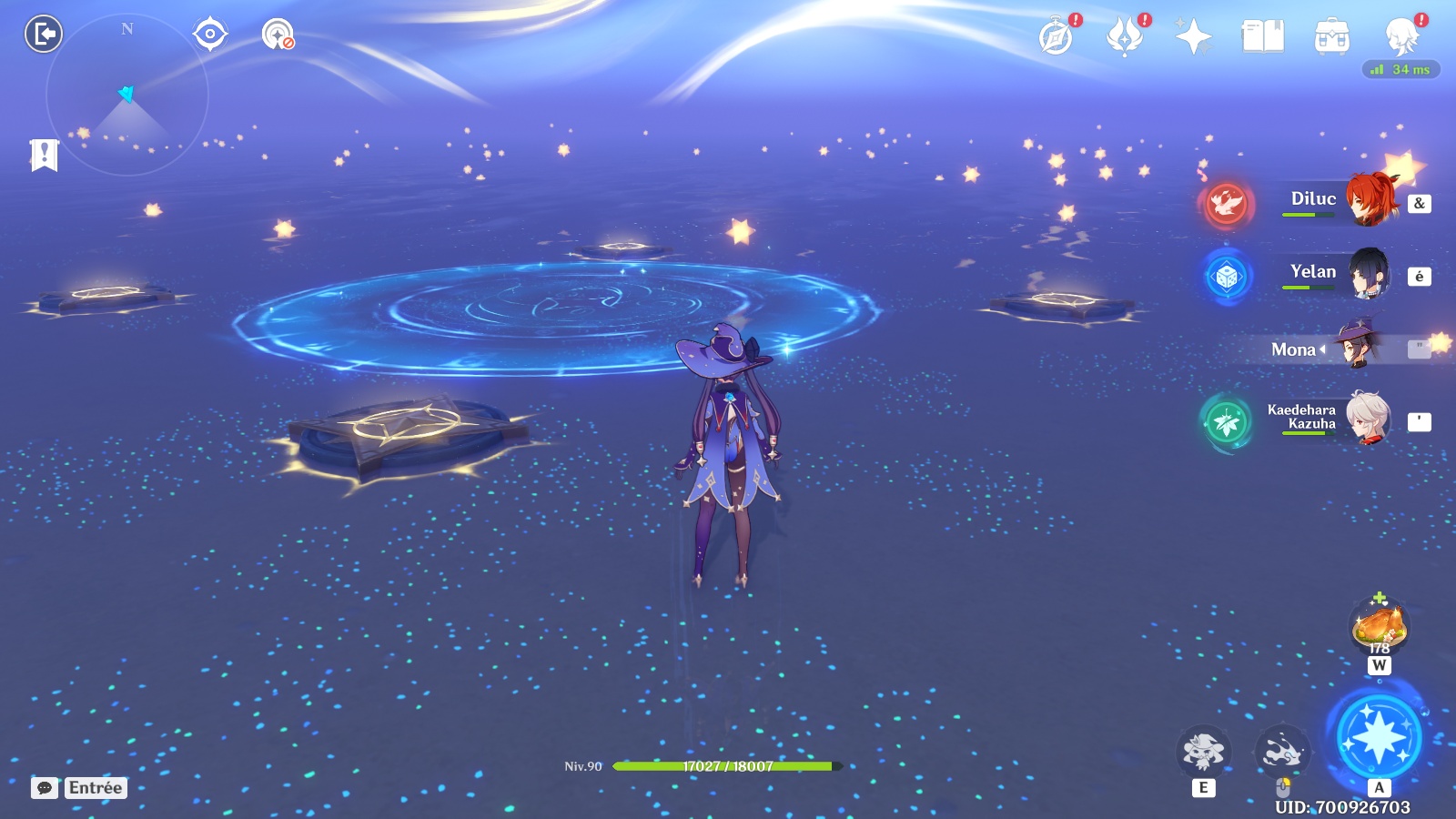
Task: Open the compass events icon
Action: coord(1057,37)
